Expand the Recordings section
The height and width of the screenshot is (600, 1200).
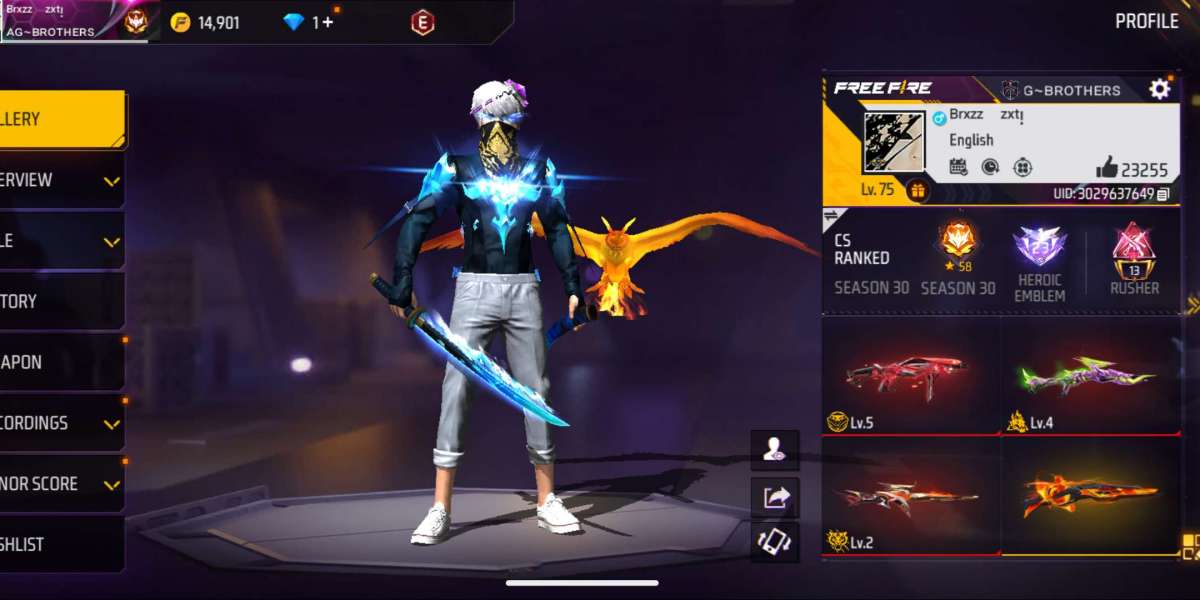point(60,423)
